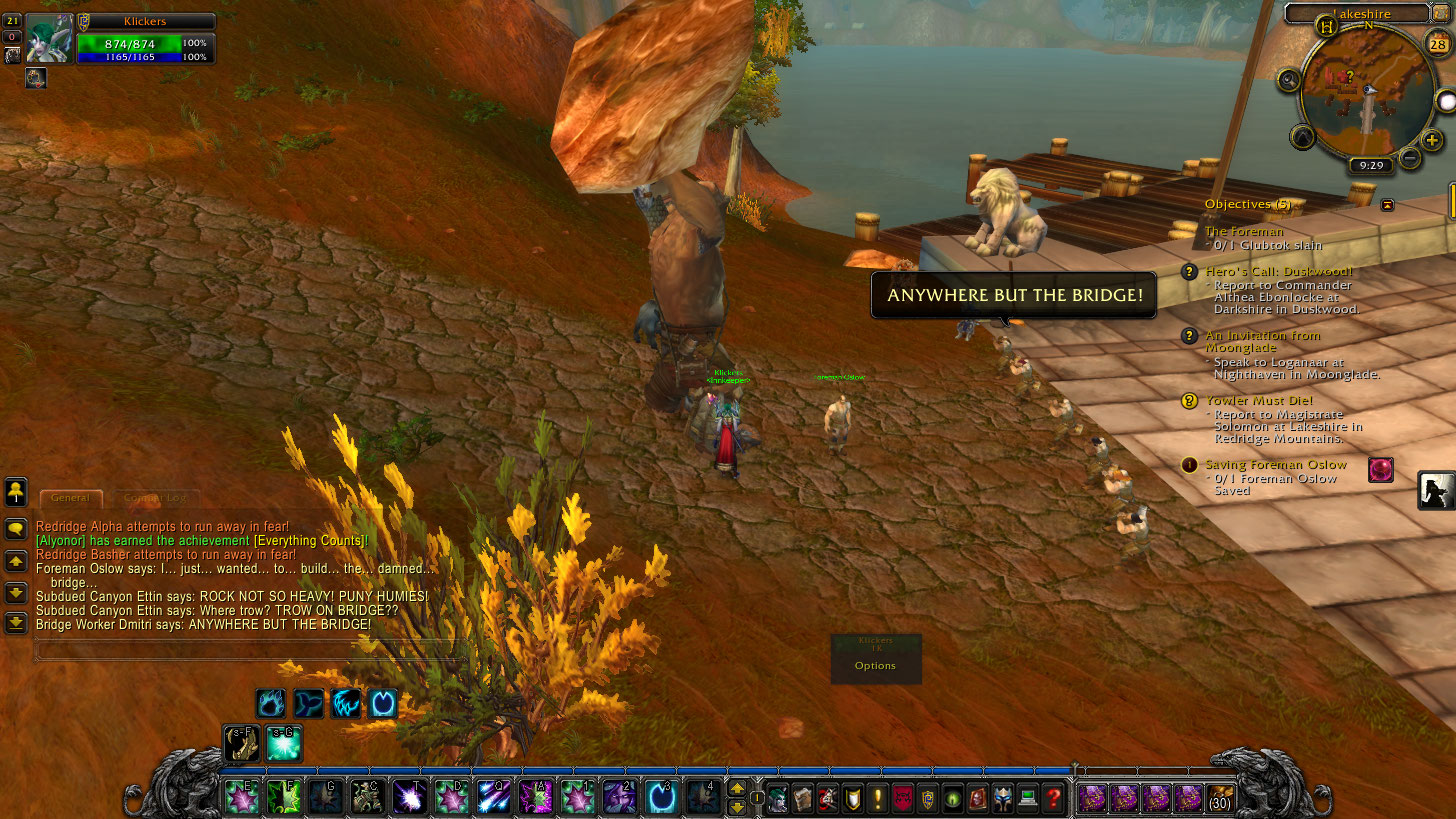Collapse the Objectives tracker
Image resolution: width=1456 pixels, height=819 pixels.
coord(1387,204)
